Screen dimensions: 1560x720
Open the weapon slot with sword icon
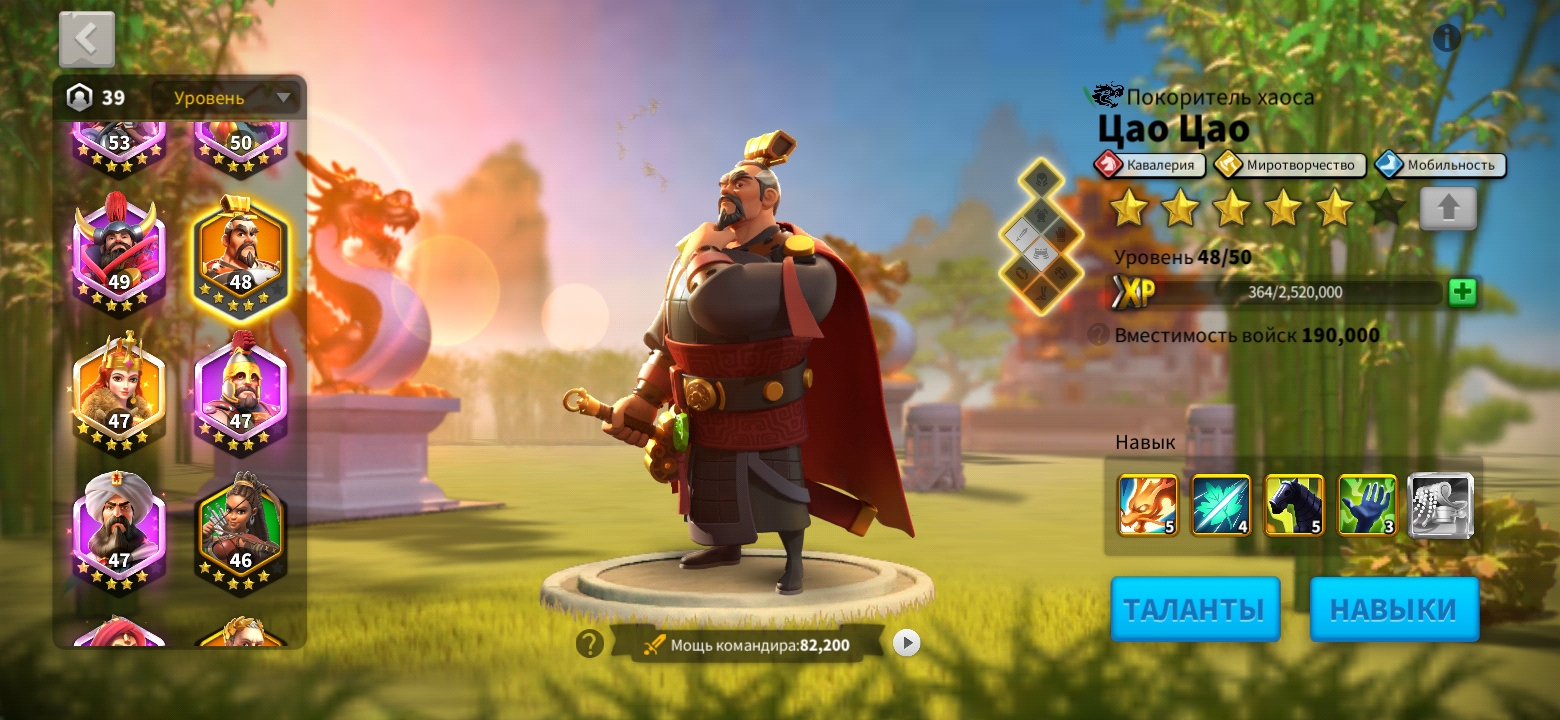click(1021, 233)
